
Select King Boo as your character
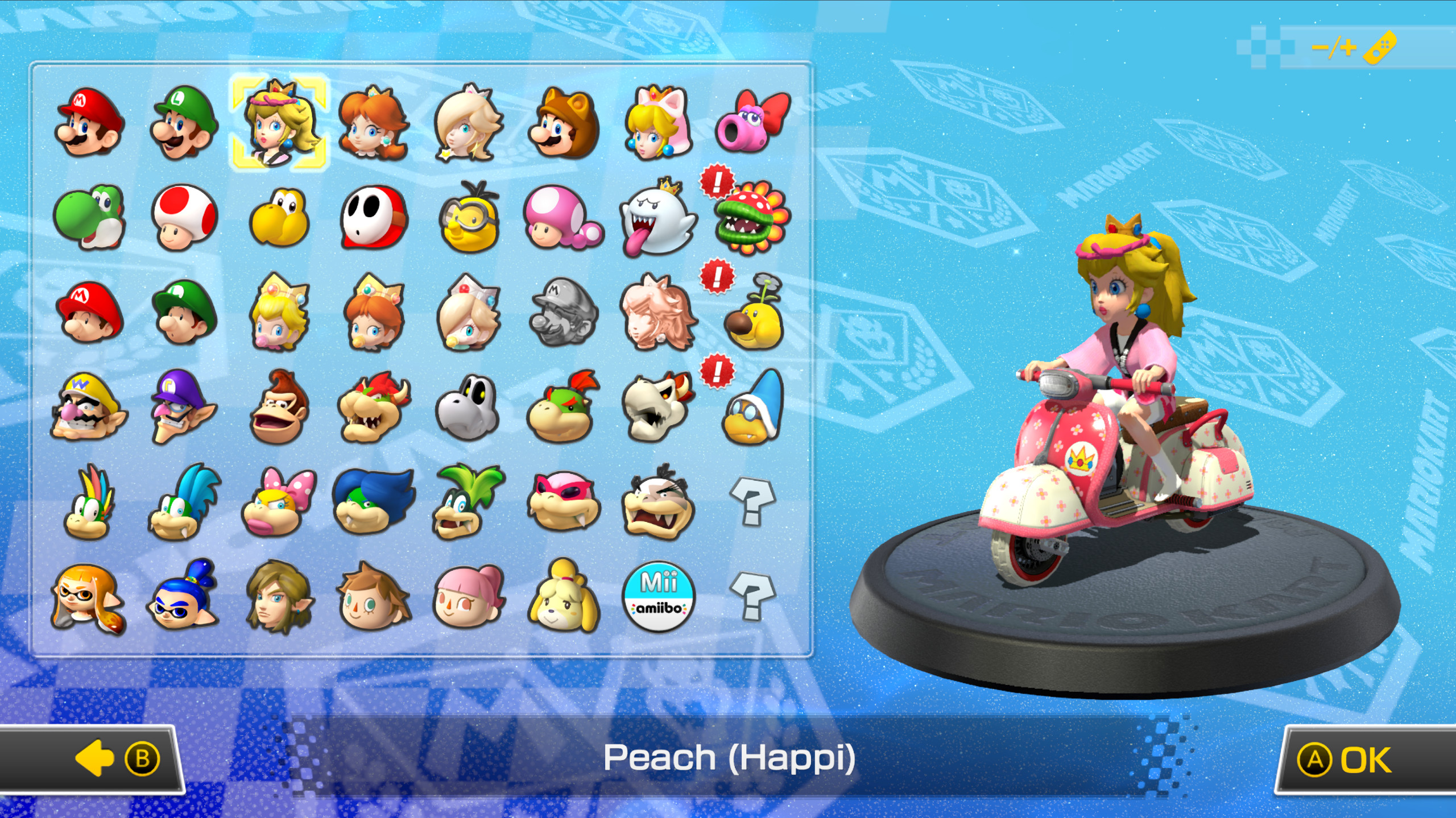click(657, 219)
